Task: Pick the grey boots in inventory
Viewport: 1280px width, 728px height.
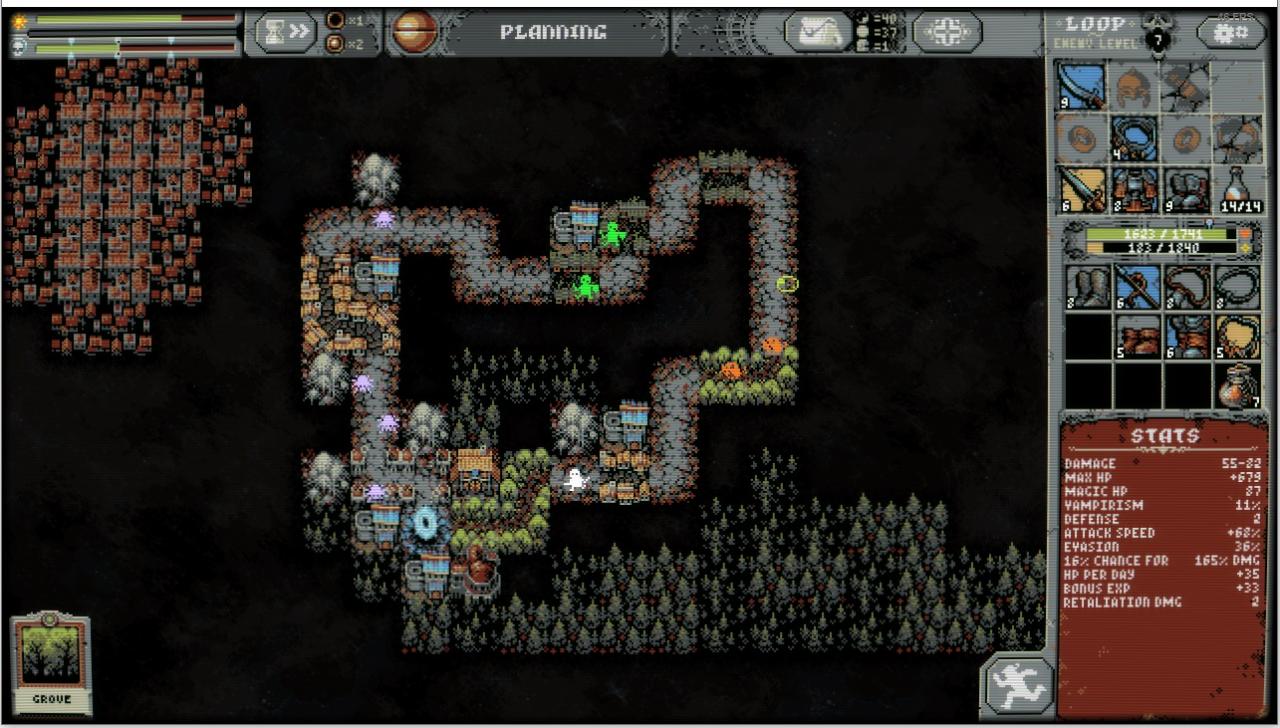Action: (1088, 287)
